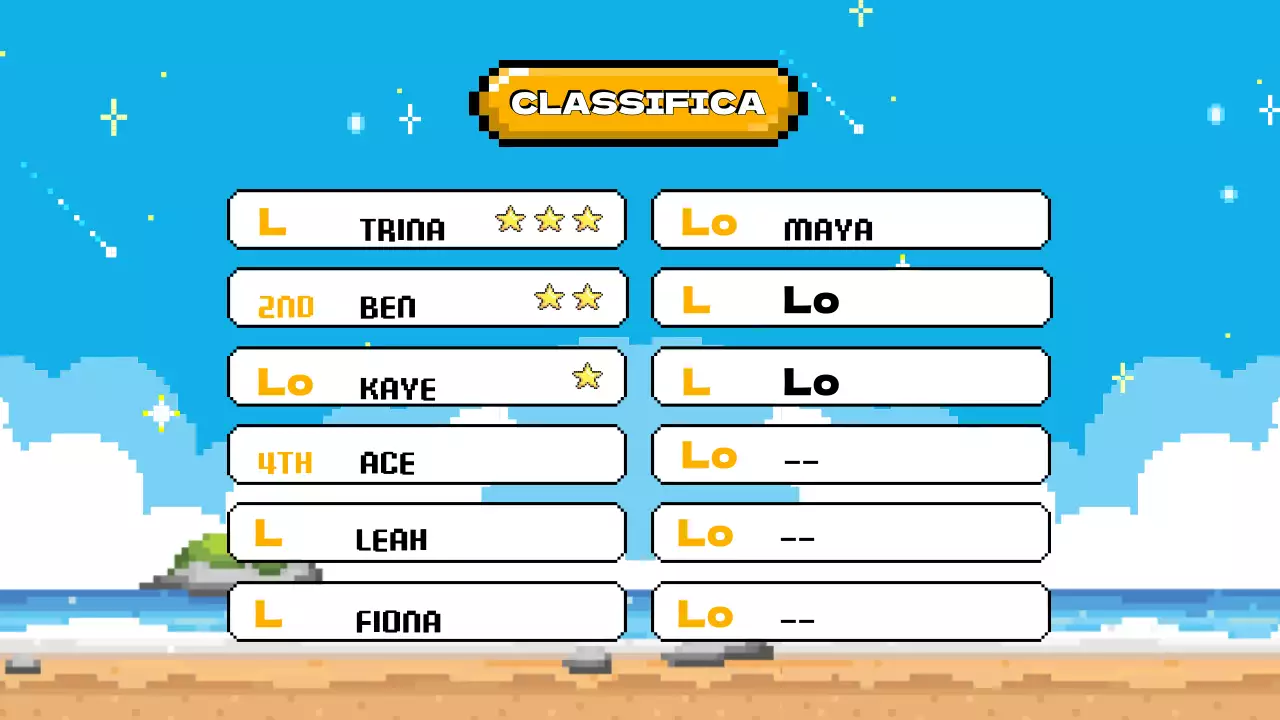Select Kaye's single star icon
This screenshot has width=1280, height=720.
pyautogui.click(x=588, y=377)
